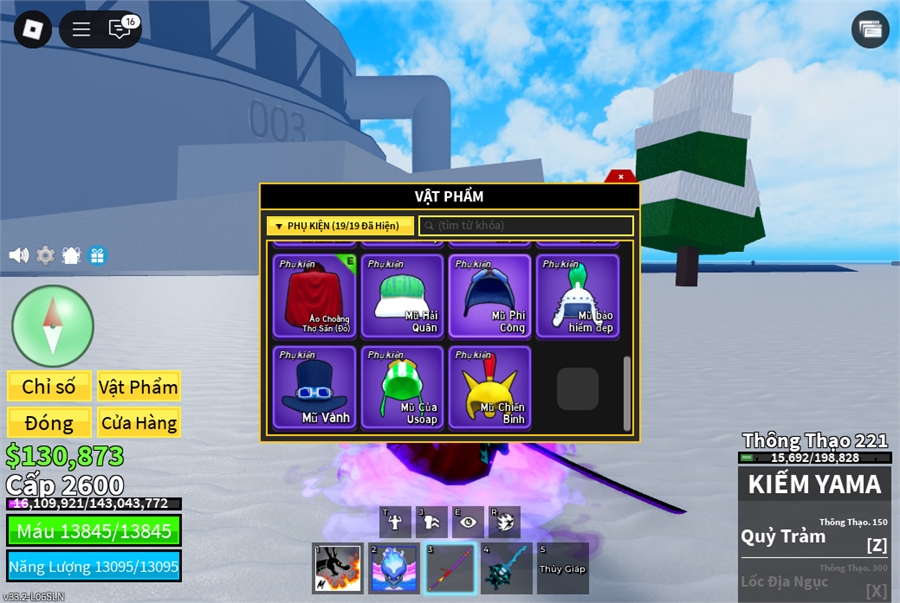Select the Mũ Phi Công helmet
Viewport: 900px width, 603px height.
click(x=489, y=296)
